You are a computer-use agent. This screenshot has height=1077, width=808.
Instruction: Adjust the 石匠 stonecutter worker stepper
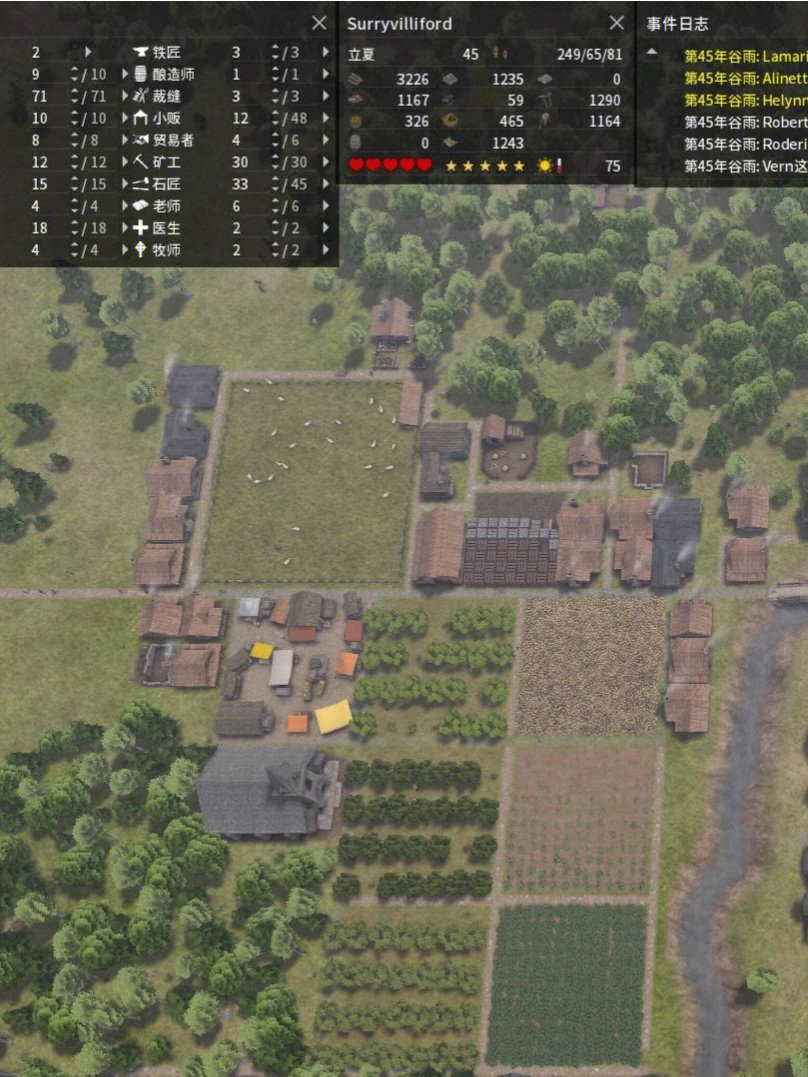tap(275, 184)
